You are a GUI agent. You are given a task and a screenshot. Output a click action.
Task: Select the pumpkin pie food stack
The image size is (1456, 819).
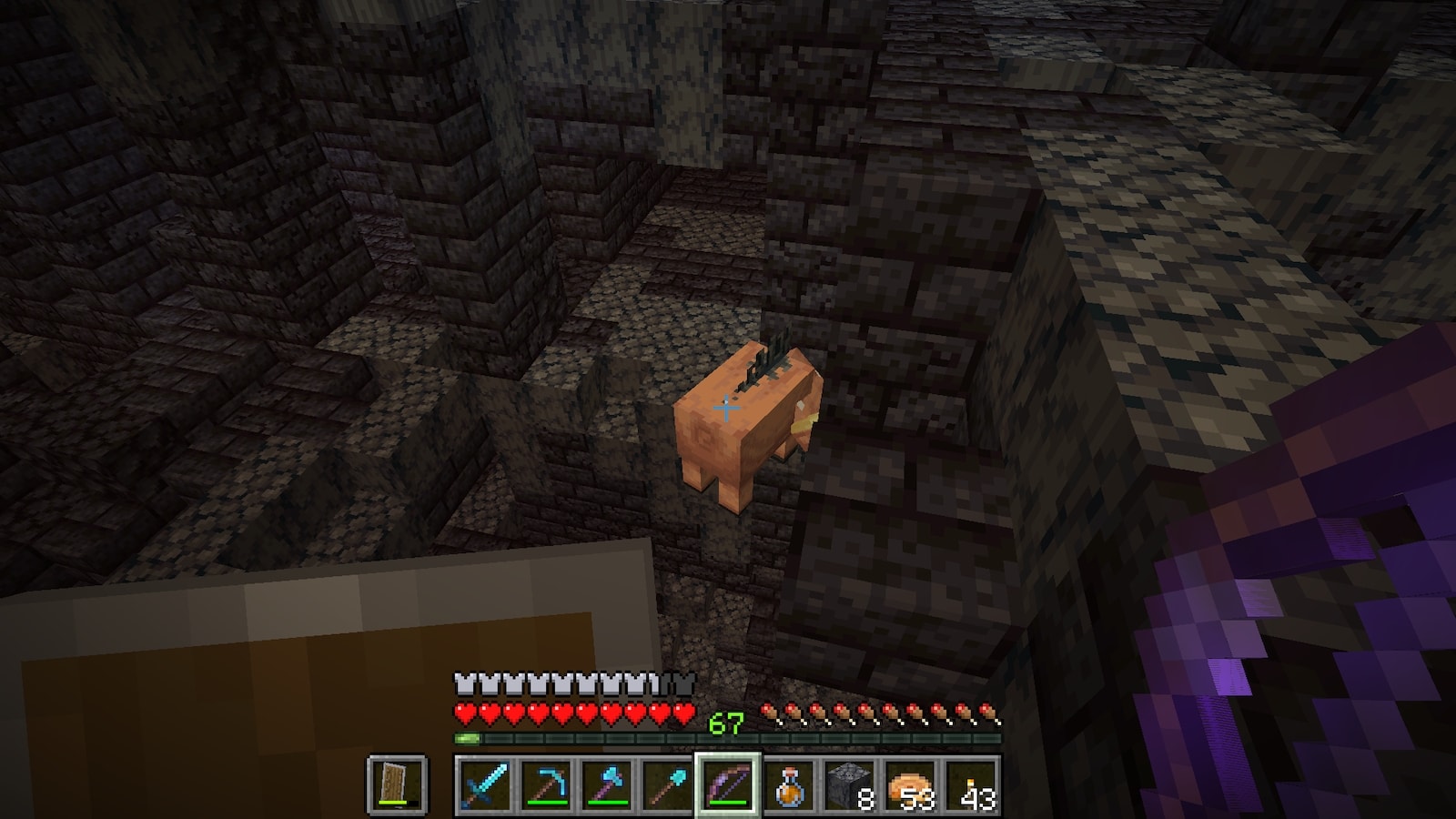tap(911, 784)
